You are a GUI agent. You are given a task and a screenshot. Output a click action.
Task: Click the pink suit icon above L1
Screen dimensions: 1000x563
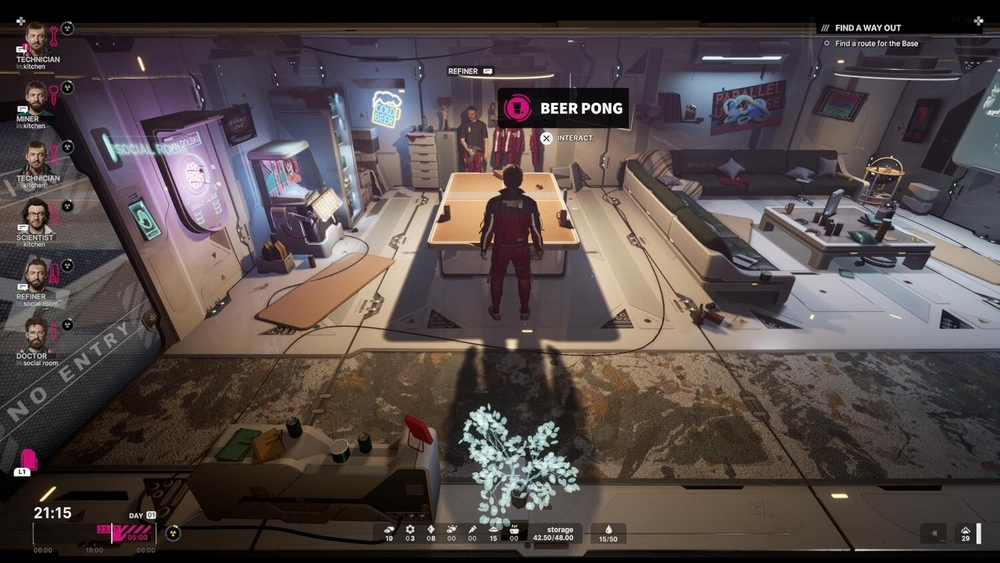[29, 458]
